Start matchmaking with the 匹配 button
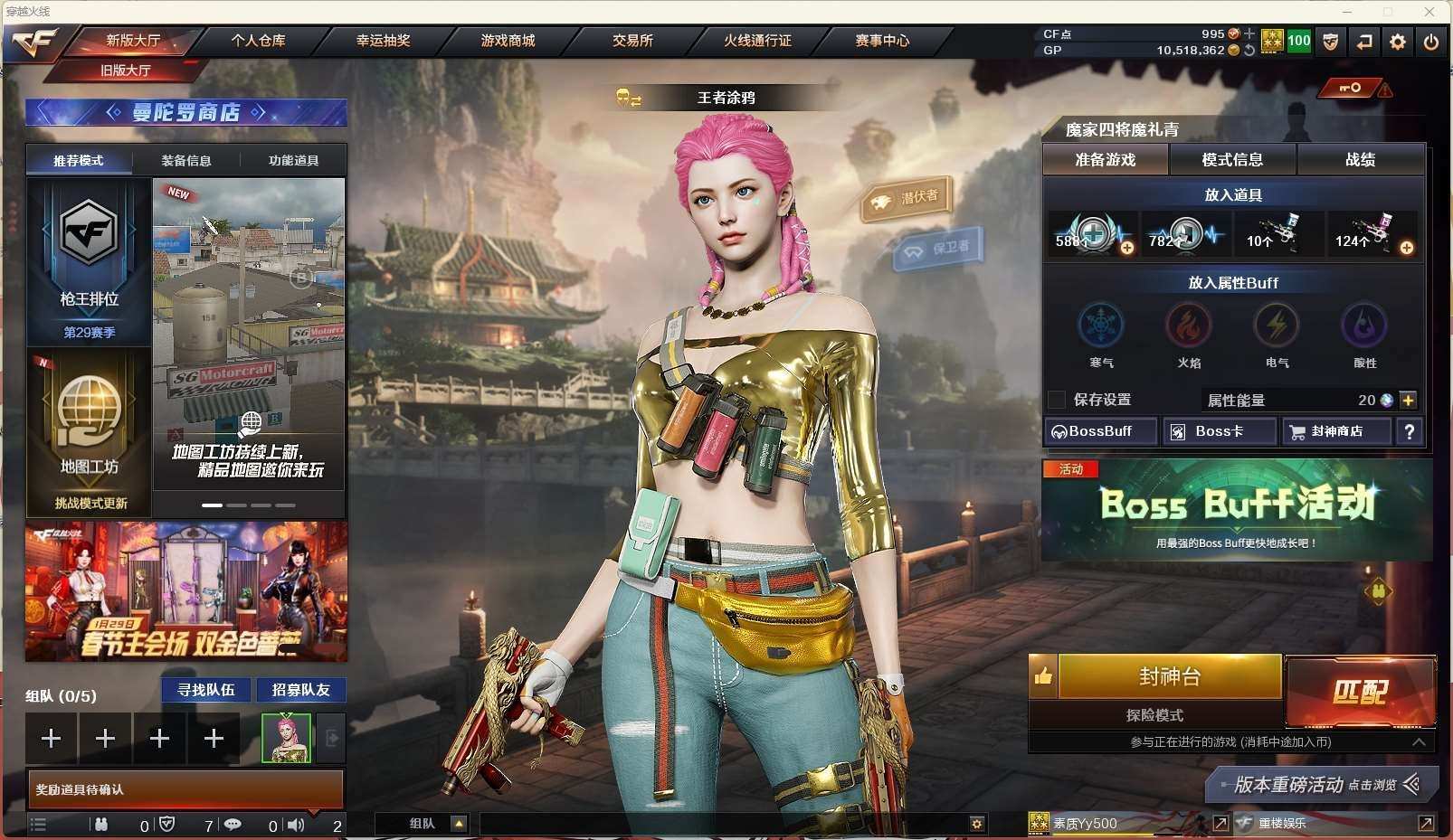This screenshot has height=840, width=1453. point(1360,692)
